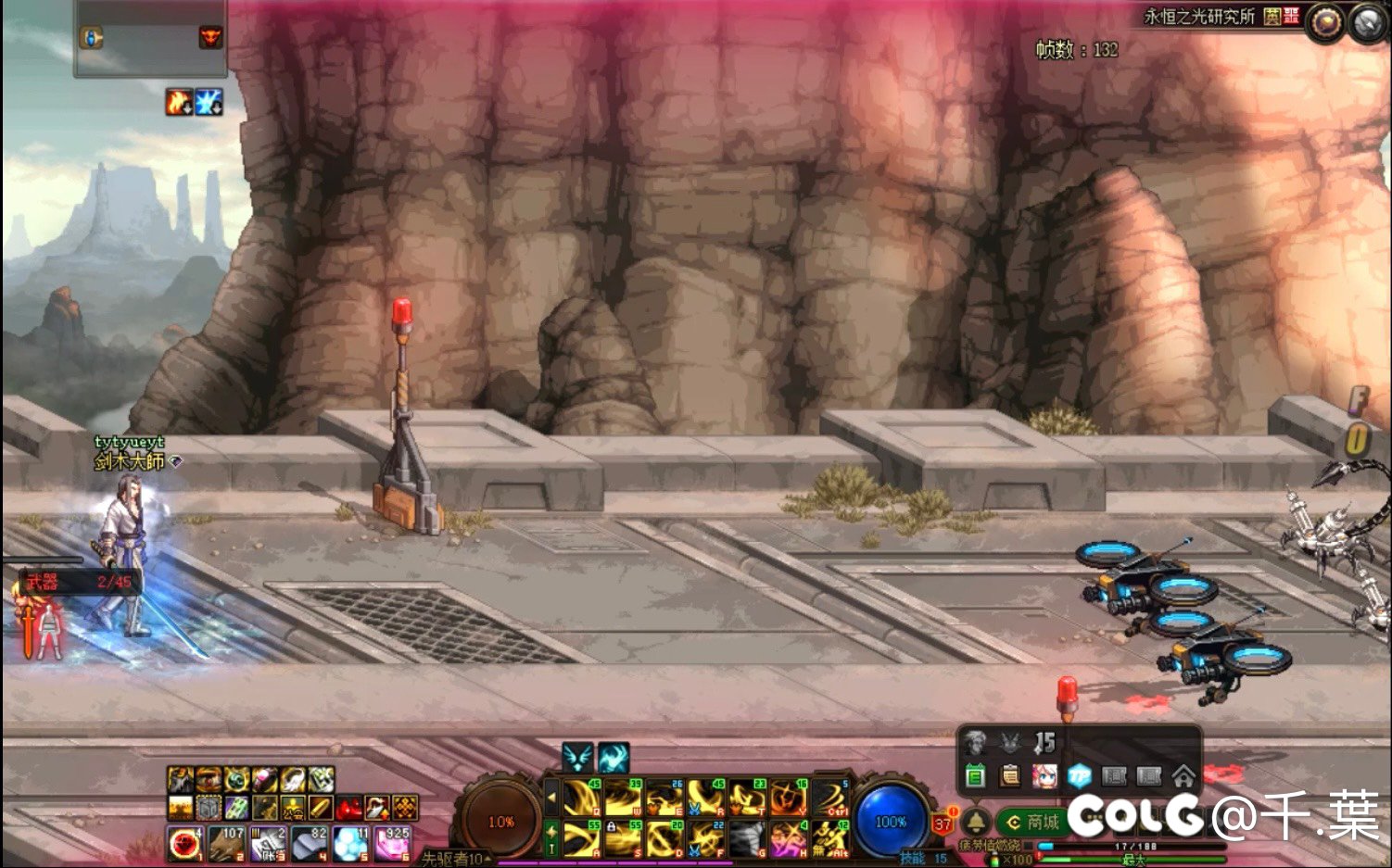Select the blue orb cluster consumable slot
The height and width of the screenshot is (868, 1392).
tap(351, 843)
